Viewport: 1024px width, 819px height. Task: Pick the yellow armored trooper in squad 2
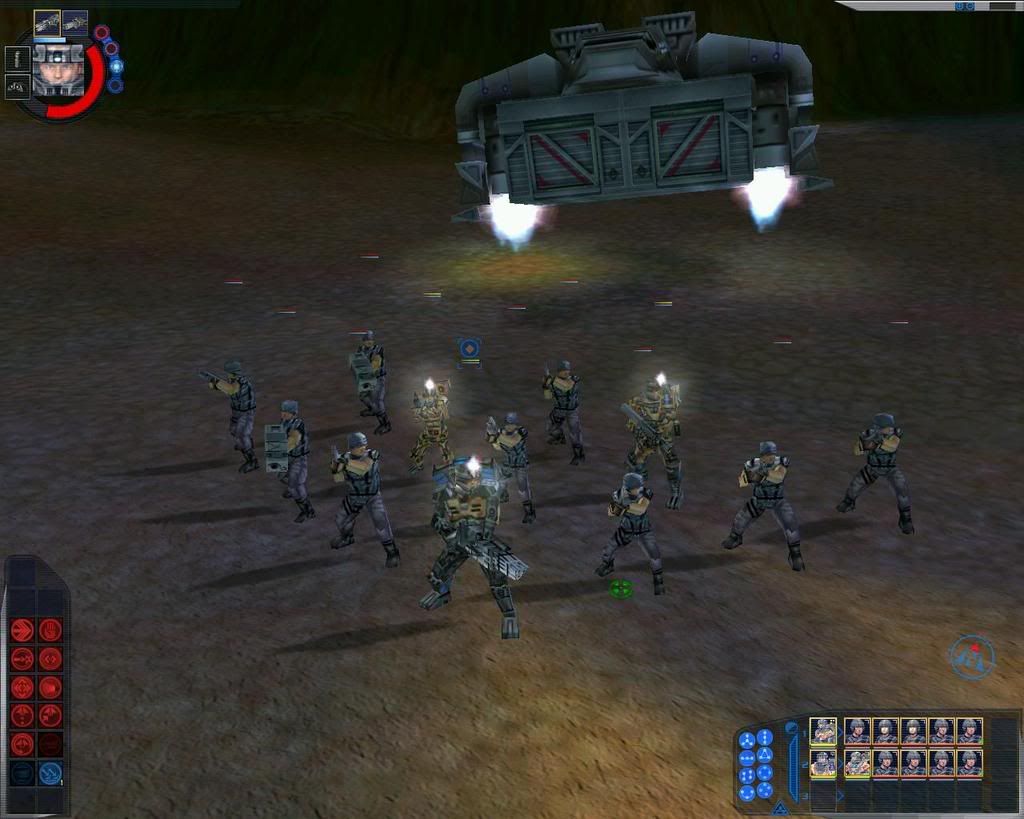(x=857, y=763)
